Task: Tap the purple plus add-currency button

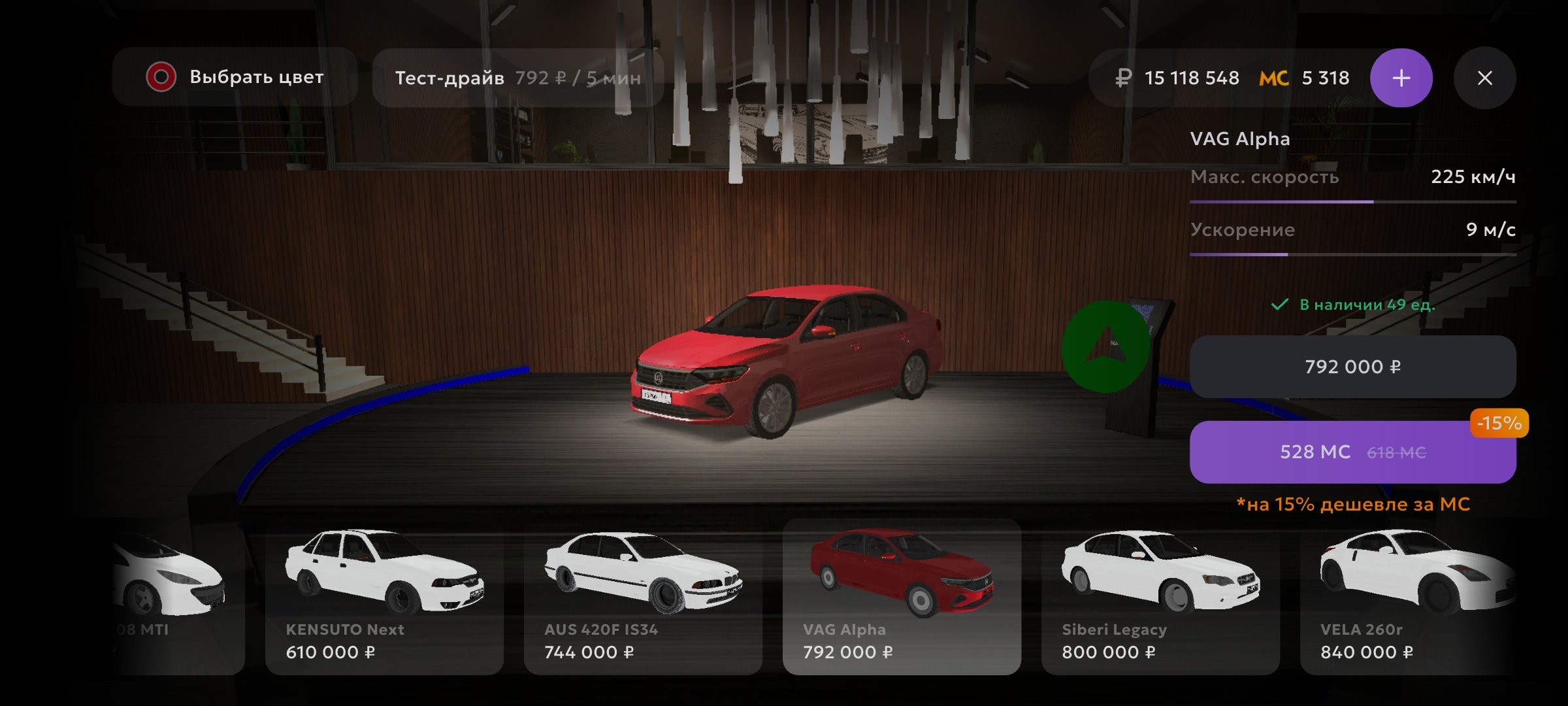Action: (1401, 78)
